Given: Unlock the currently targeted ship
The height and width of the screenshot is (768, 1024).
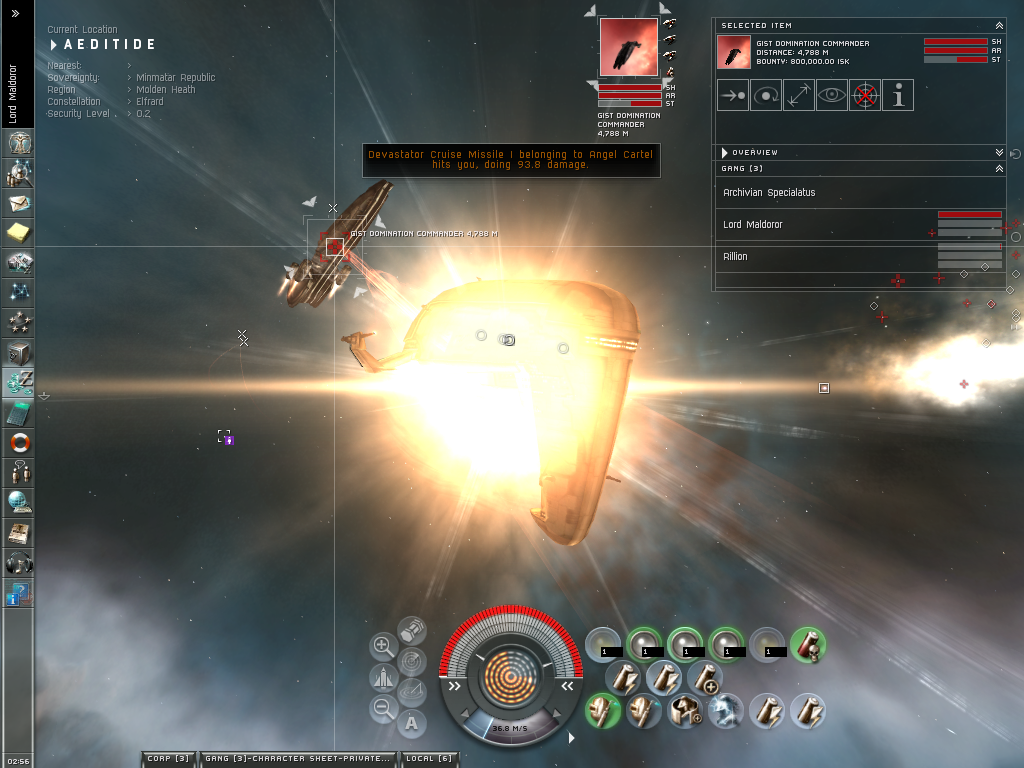Looking at the screenshot, I should tap(865, 96).
